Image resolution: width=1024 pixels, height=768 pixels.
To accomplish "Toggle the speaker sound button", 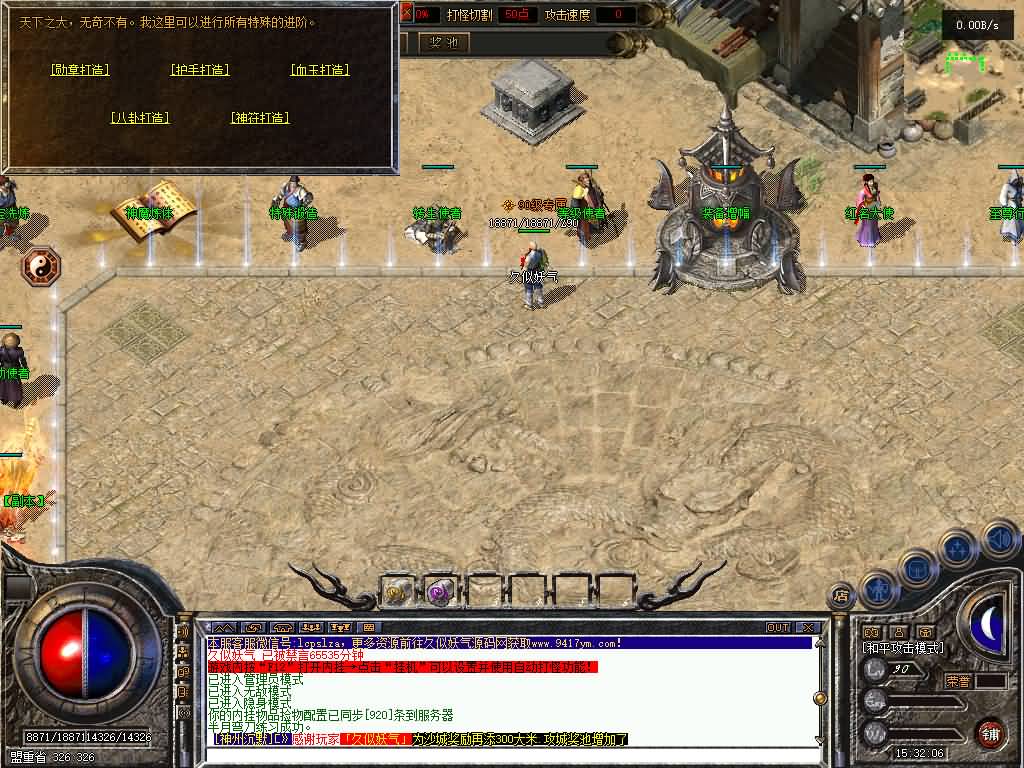I will point(1000,541).
